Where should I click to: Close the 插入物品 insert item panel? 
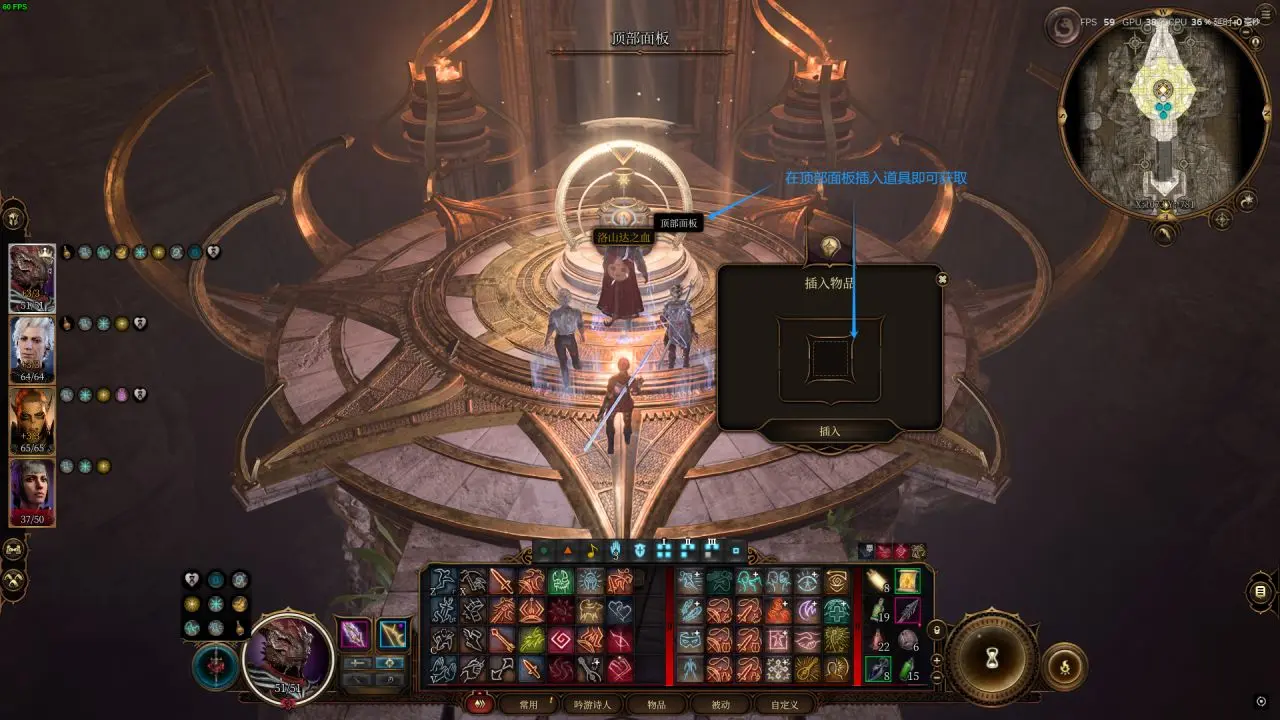click(x=941, y=280)
